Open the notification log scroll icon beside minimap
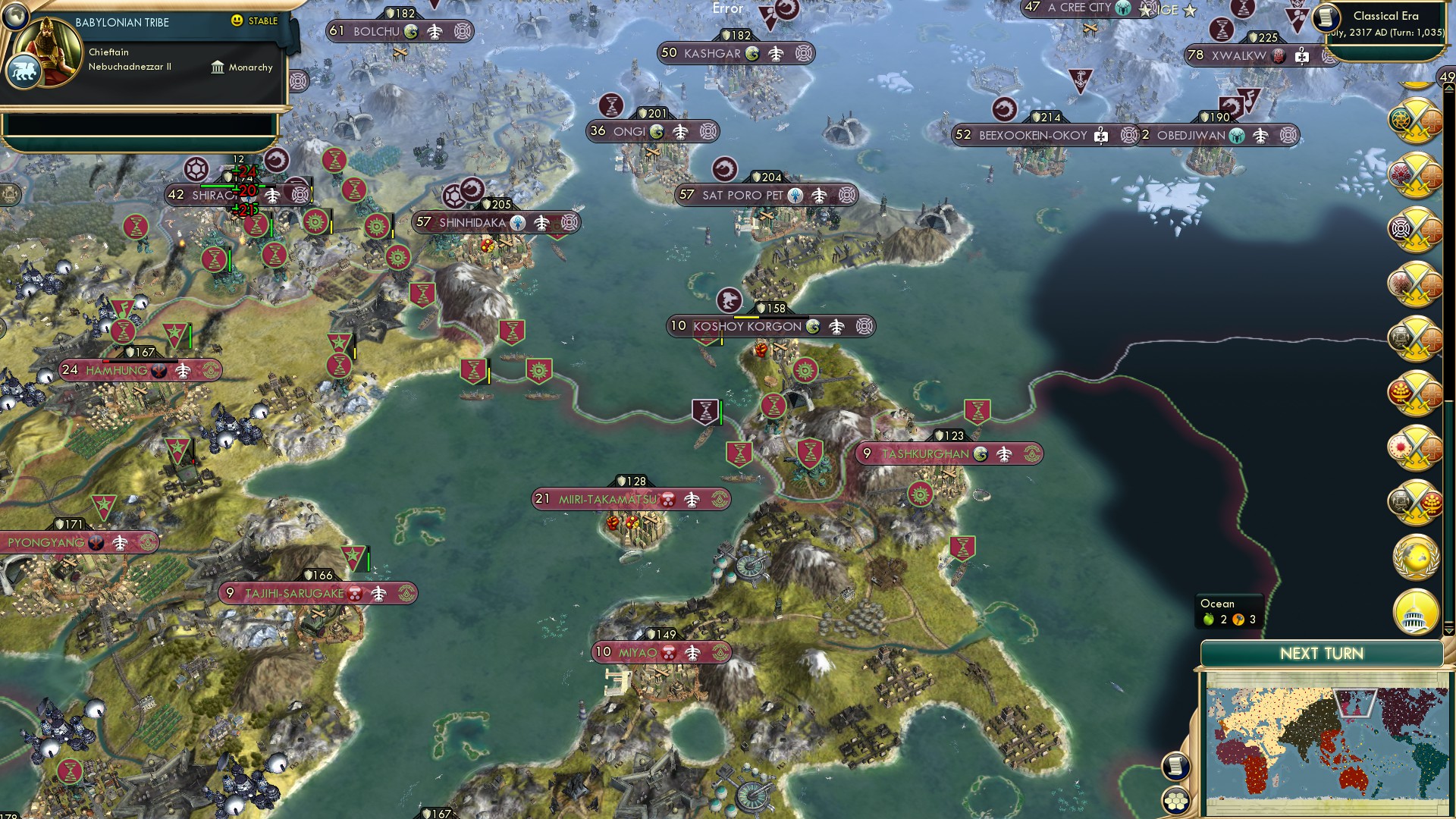The height and width of the screenshot is (819, 1456). pos(1174,766)
